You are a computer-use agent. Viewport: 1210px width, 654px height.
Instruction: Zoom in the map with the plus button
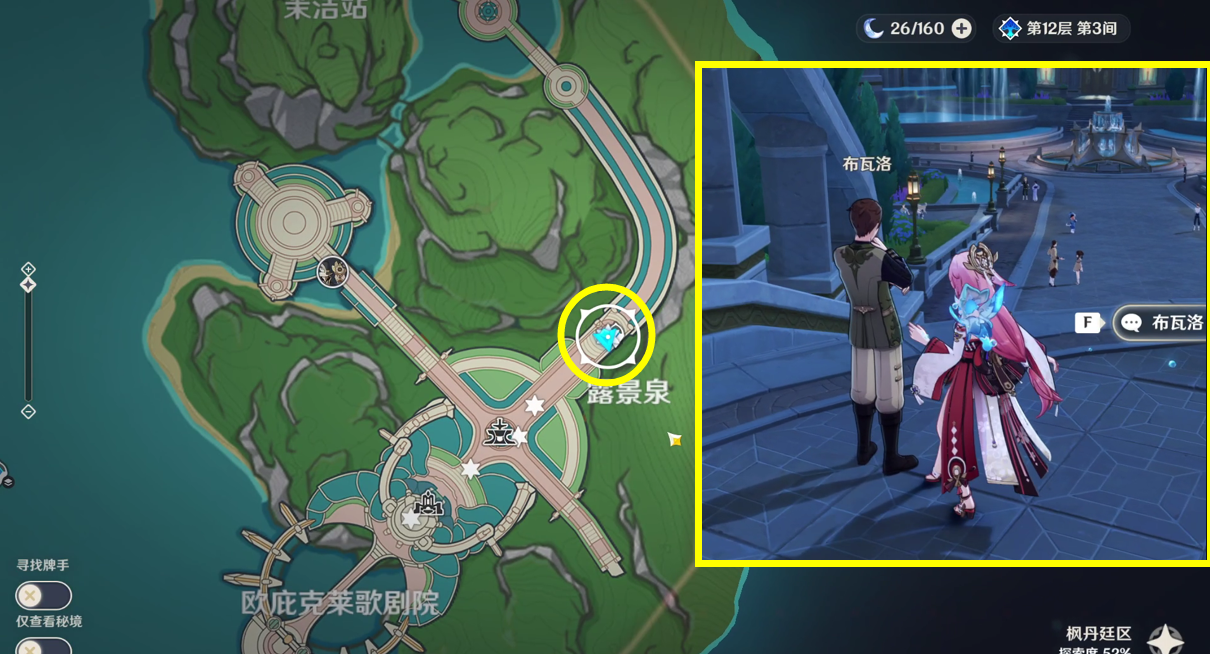click(x=28, y=269)
